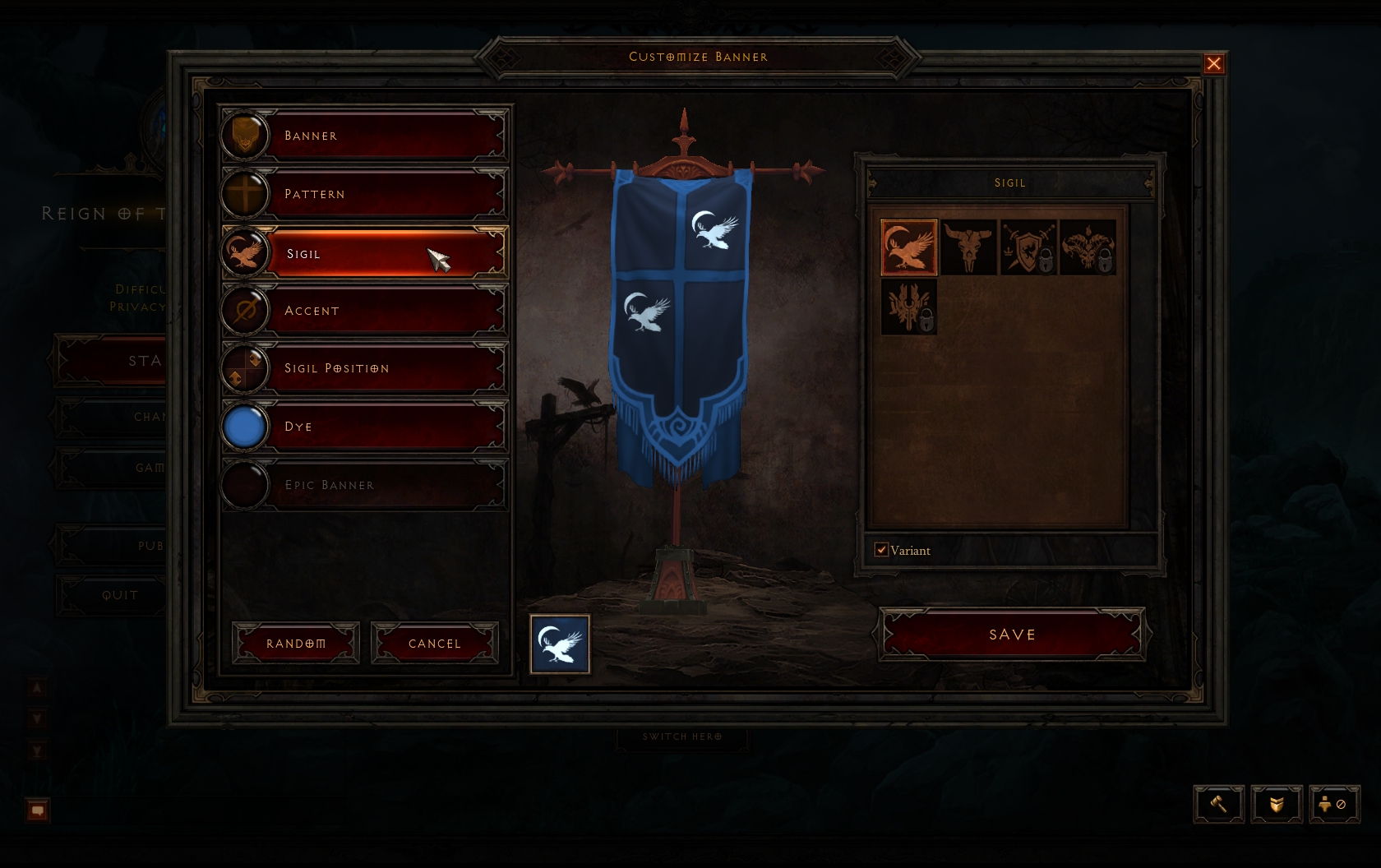Open the Banner shape category

(363, 136)
